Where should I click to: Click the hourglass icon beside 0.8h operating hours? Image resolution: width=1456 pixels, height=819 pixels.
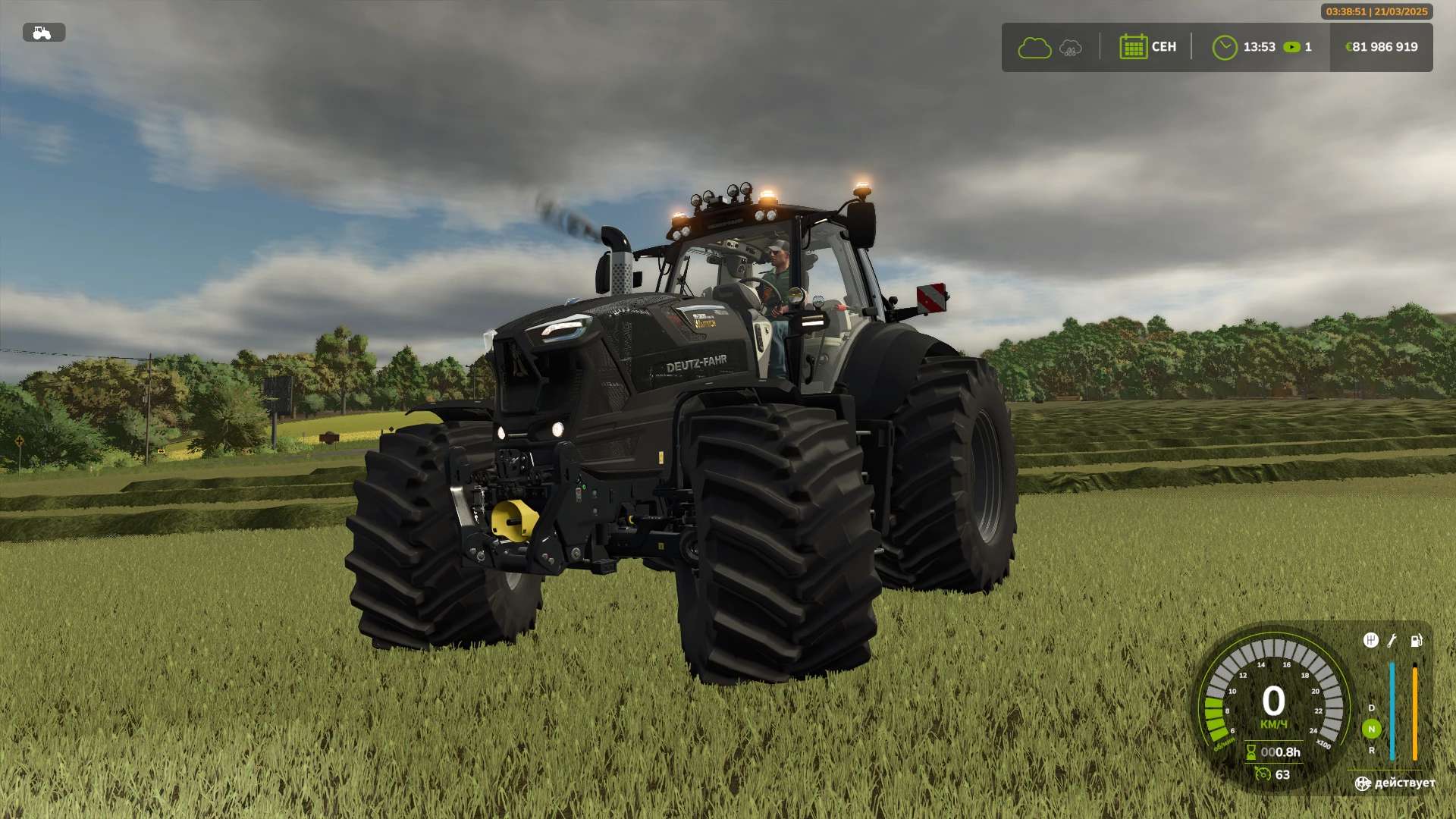(x=1251, y=751)
